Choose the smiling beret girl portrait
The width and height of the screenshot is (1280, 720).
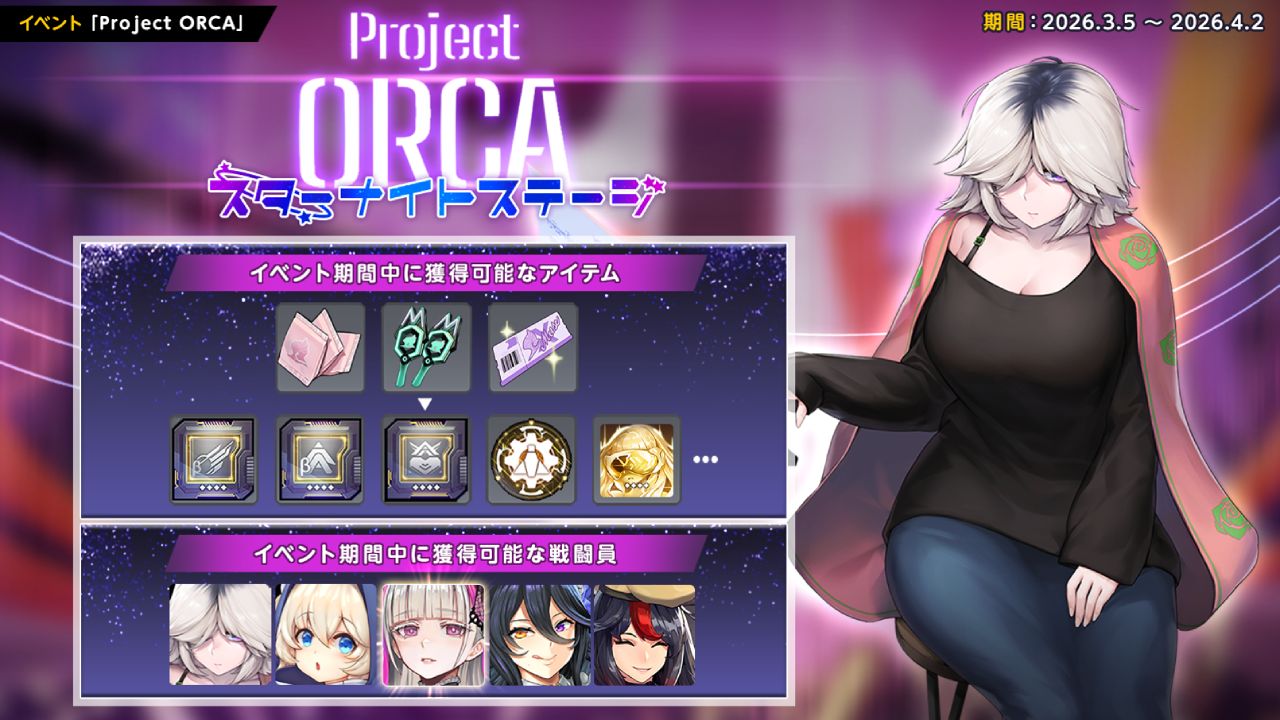tap(645, 635)
